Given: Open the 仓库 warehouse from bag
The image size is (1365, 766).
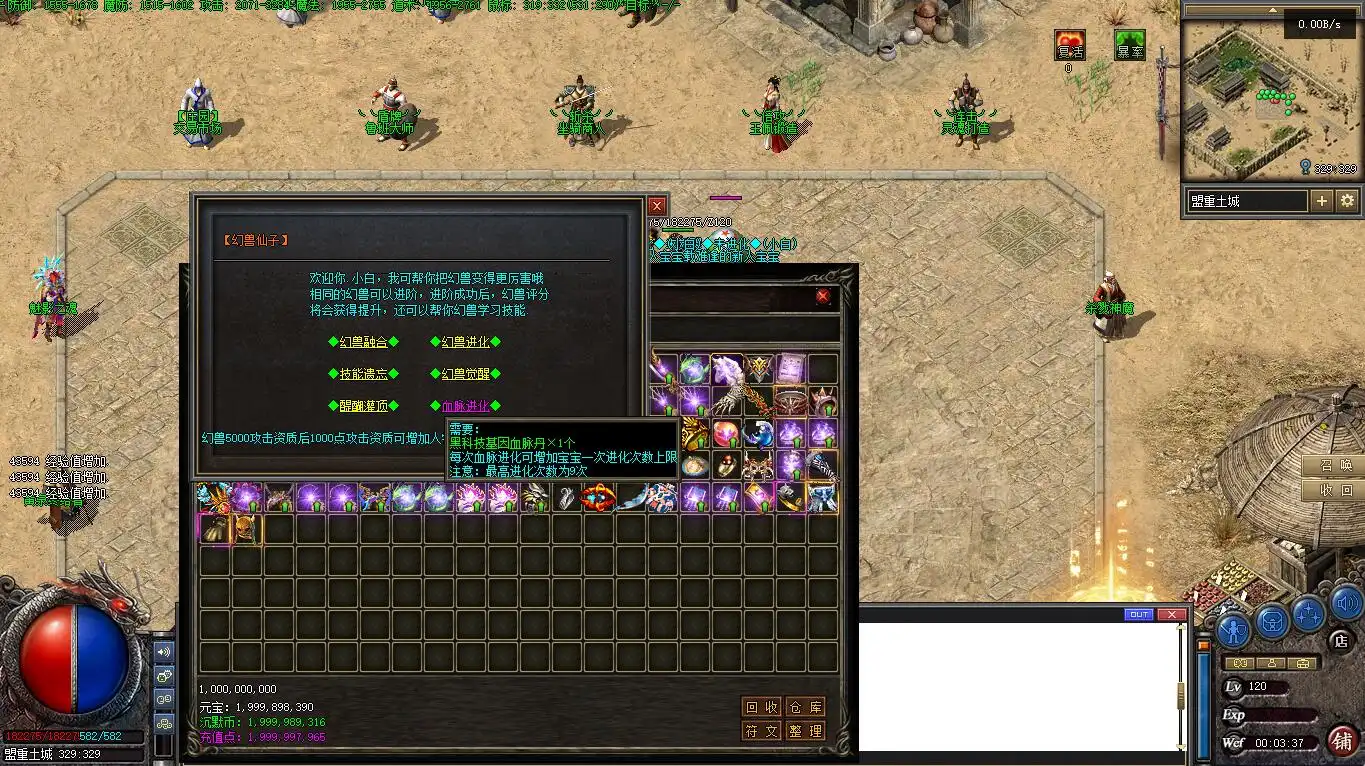Looking at the screenshot, I should tap(805, 707).
